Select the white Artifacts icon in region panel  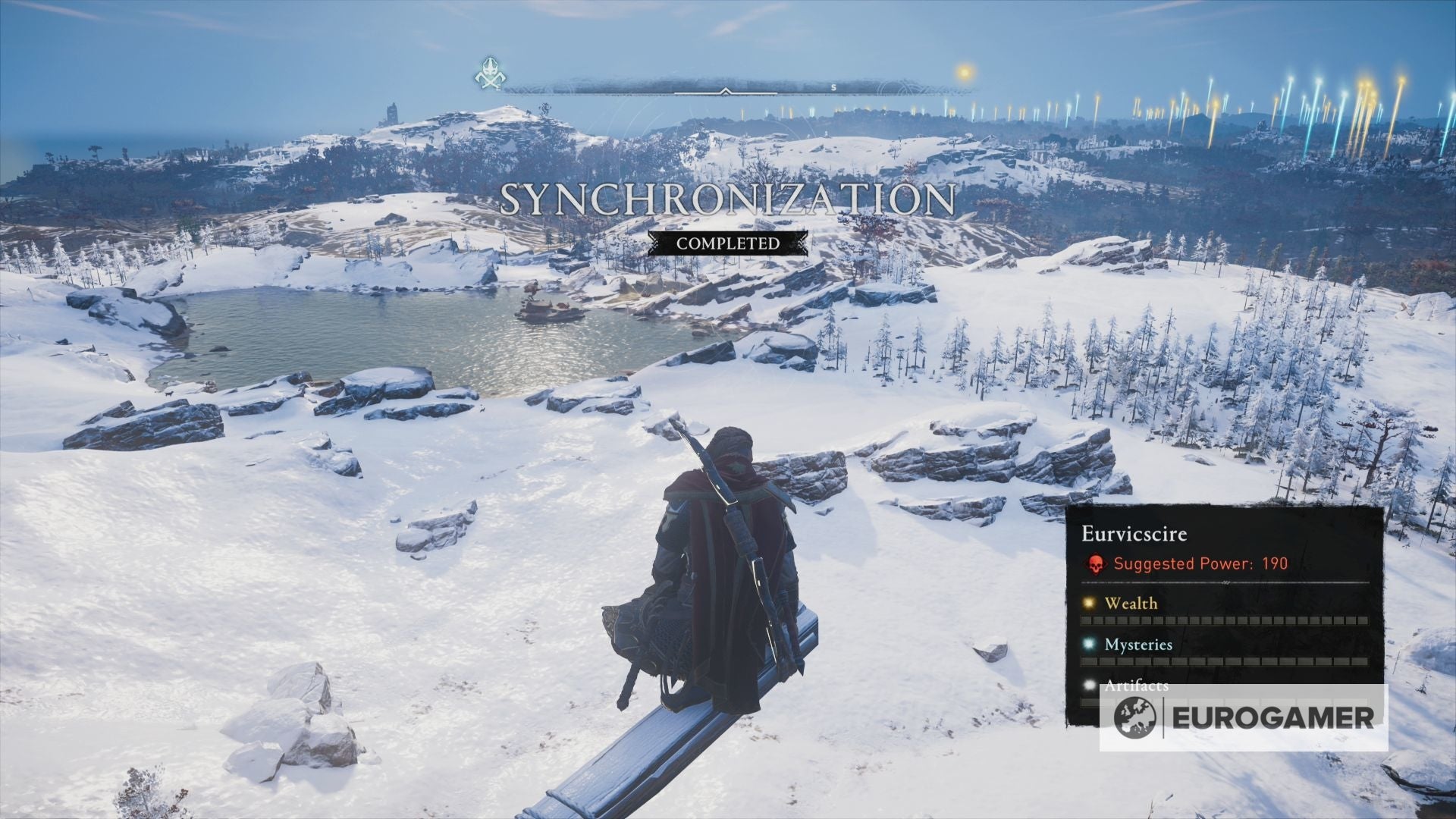point(1090,687)
